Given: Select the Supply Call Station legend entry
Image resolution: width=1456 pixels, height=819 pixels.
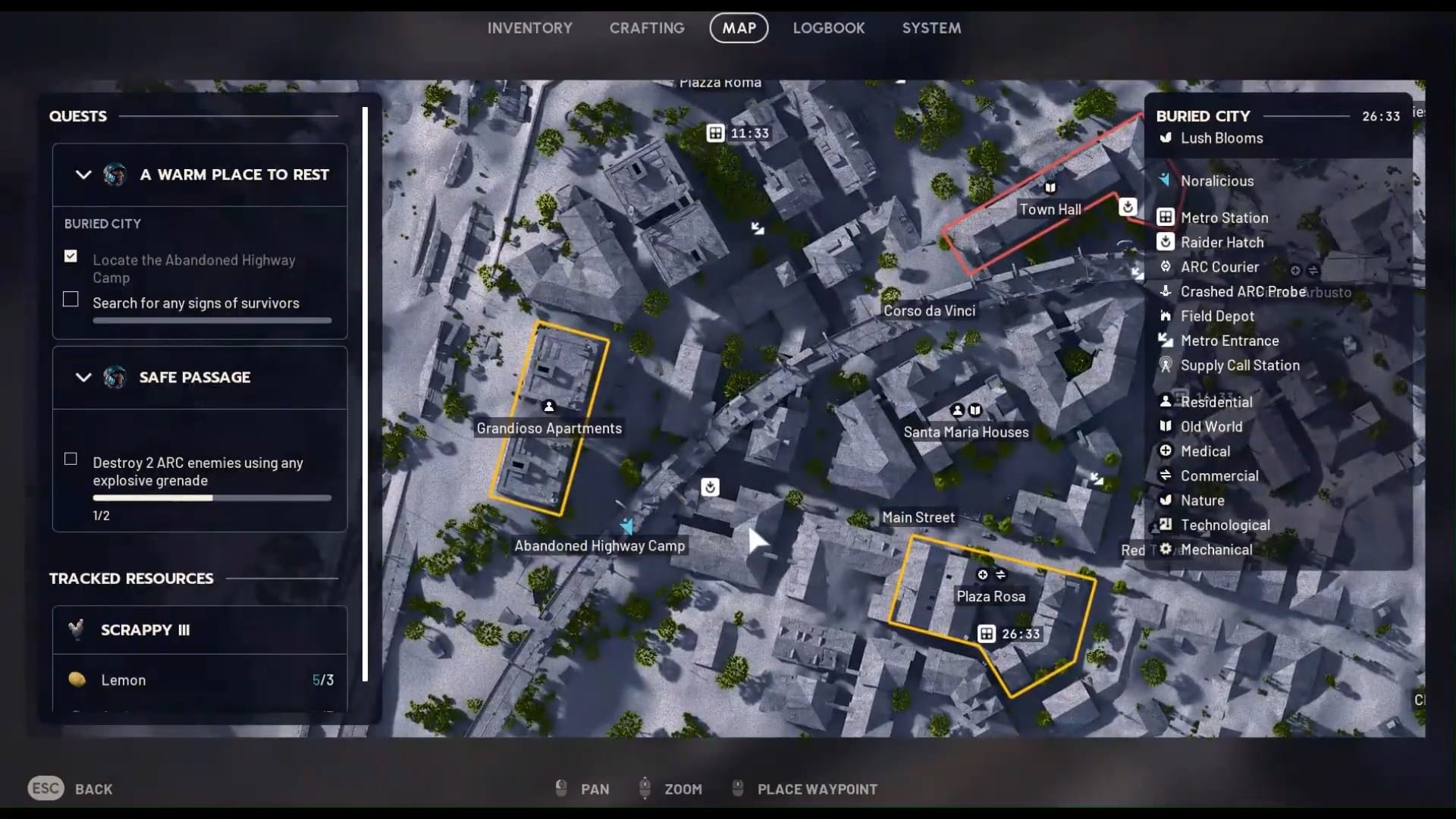Looking at the screenshot, I should [1239, 366].
